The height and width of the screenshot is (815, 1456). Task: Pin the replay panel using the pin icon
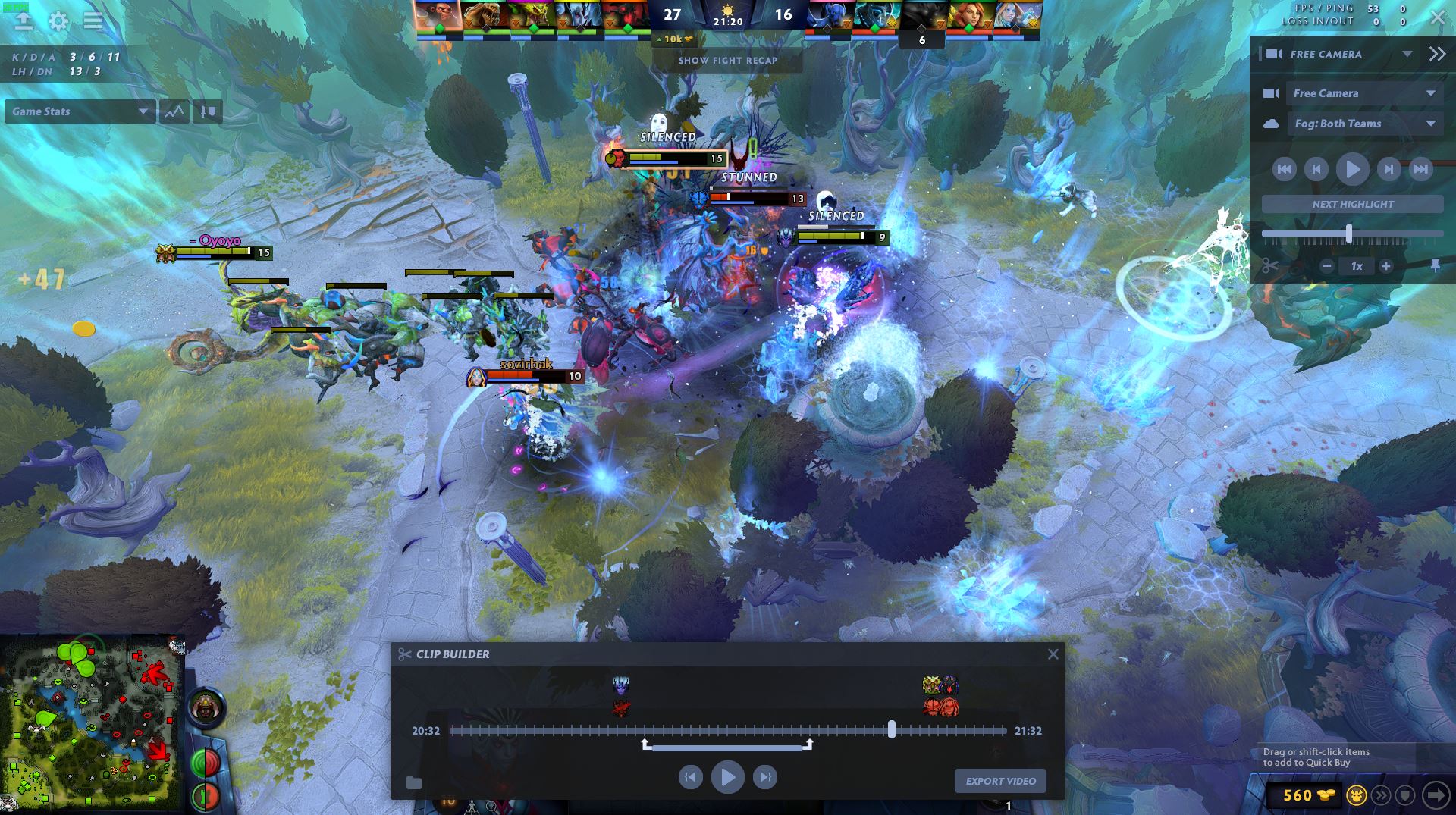(1437, 266)
